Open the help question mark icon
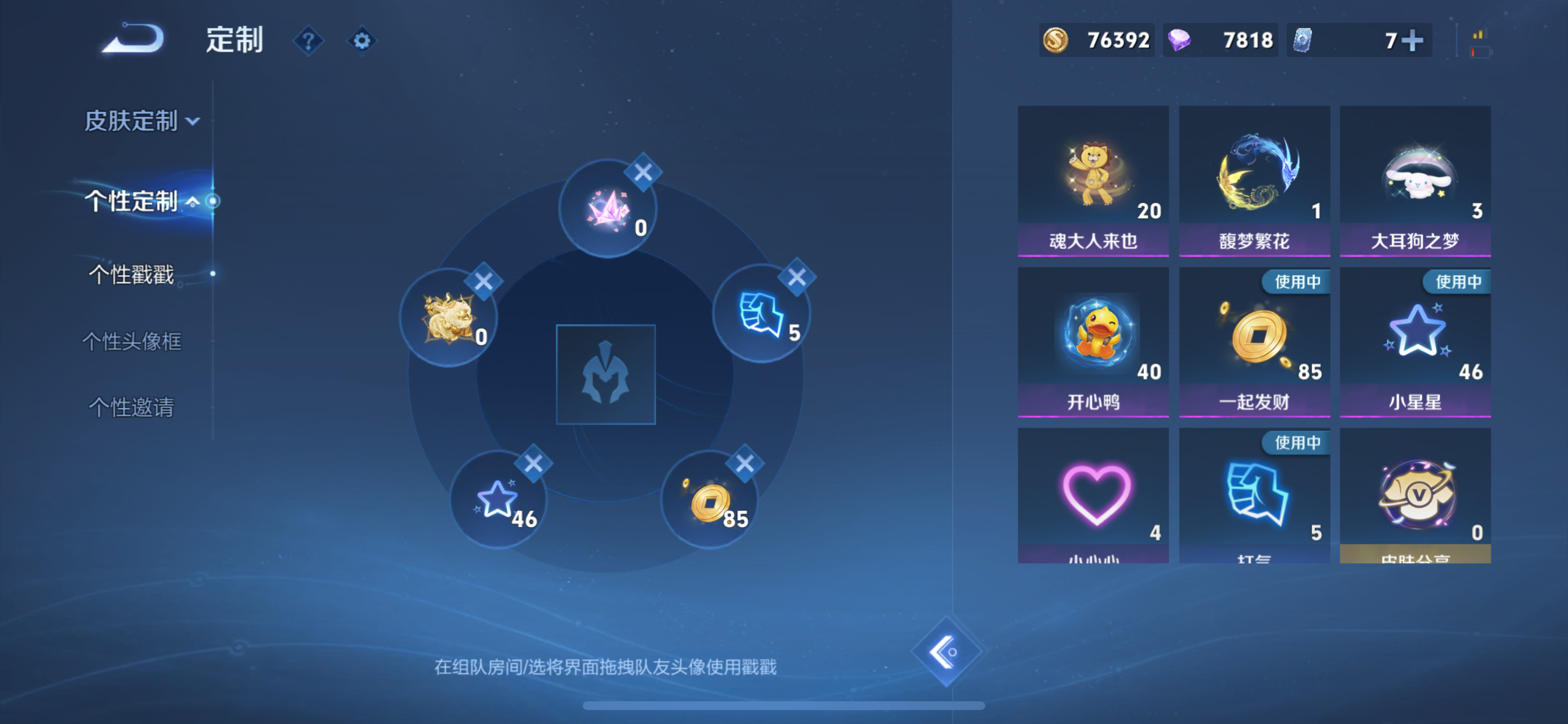The image size is (1568, 724). point(309,41)
